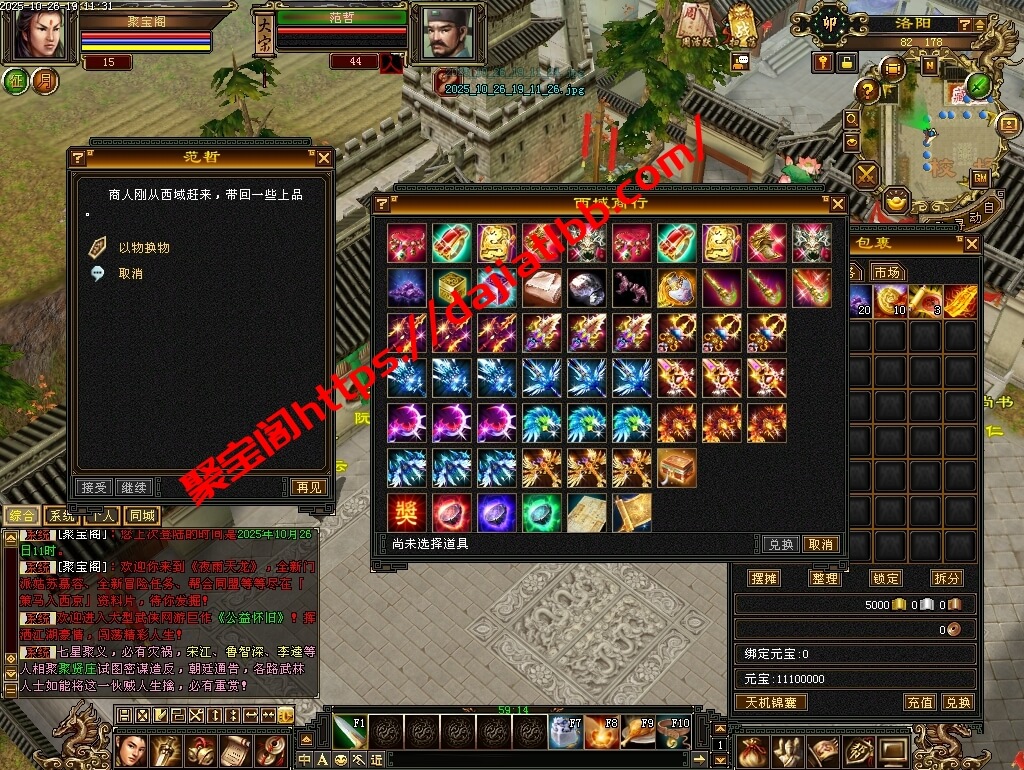The width and height of the screenshot is (1024, 770).
Task: Open the 摆摊 stall button
Action: pyautogui.click(x=764, y=578)
